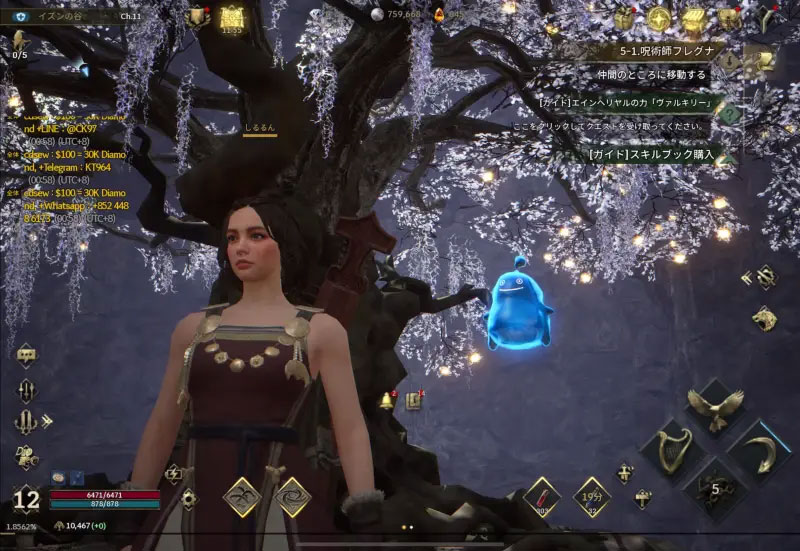Open the chat speech bubble icon
Viewport: 800px width, 551px height.
pyautogui.click(x=27, y=355)
